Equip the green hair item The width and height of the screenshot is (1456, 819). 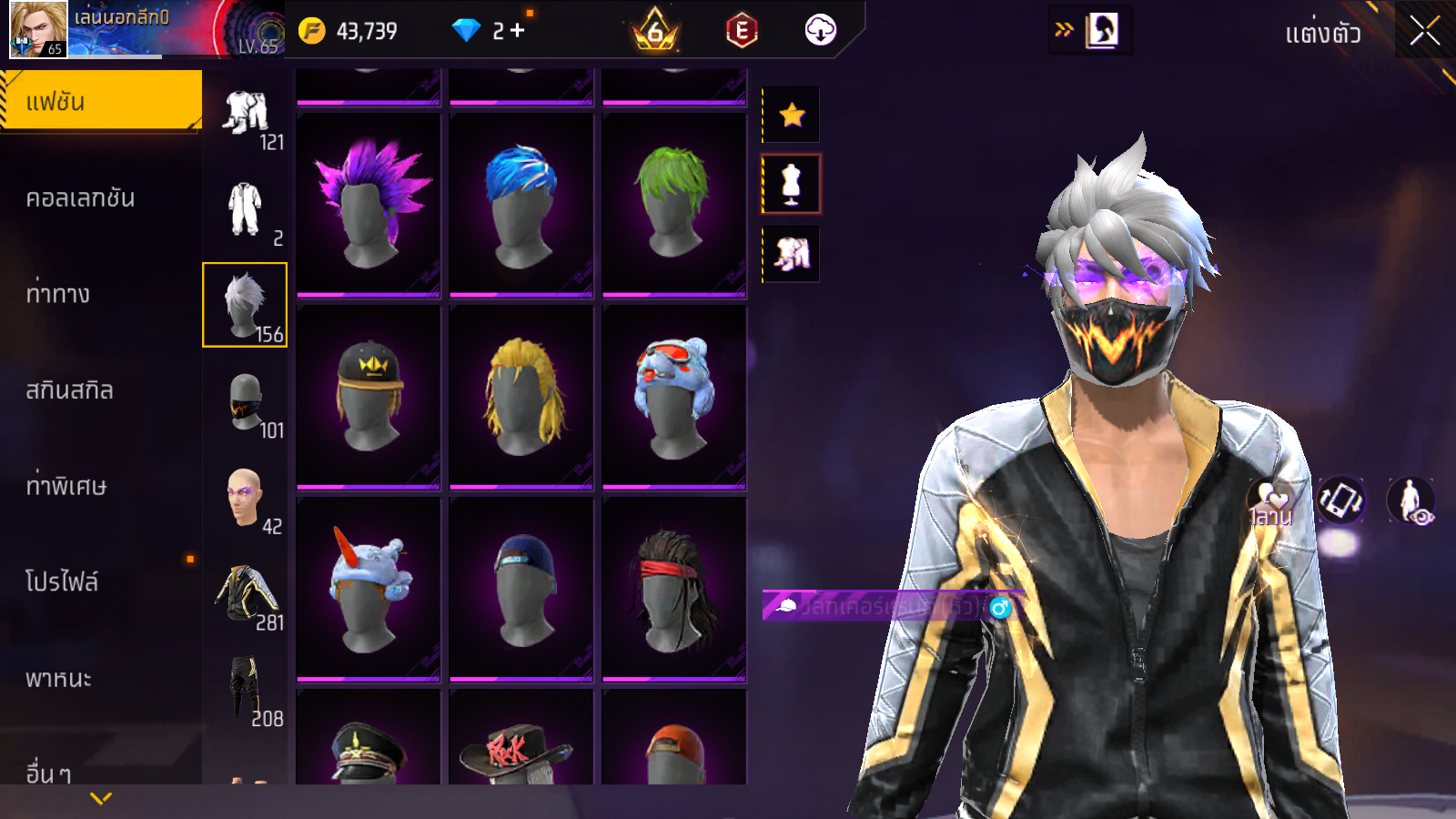click(x=674, y=205)
